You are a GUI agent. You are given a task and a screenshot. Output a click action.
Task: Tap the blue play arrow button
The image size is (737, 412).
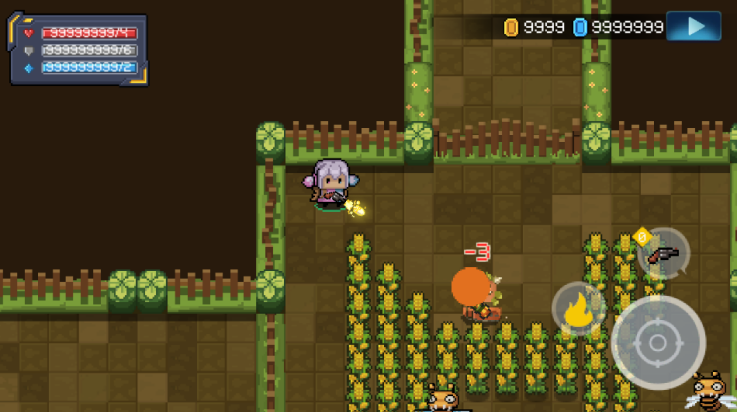click(x=693, y=26)
